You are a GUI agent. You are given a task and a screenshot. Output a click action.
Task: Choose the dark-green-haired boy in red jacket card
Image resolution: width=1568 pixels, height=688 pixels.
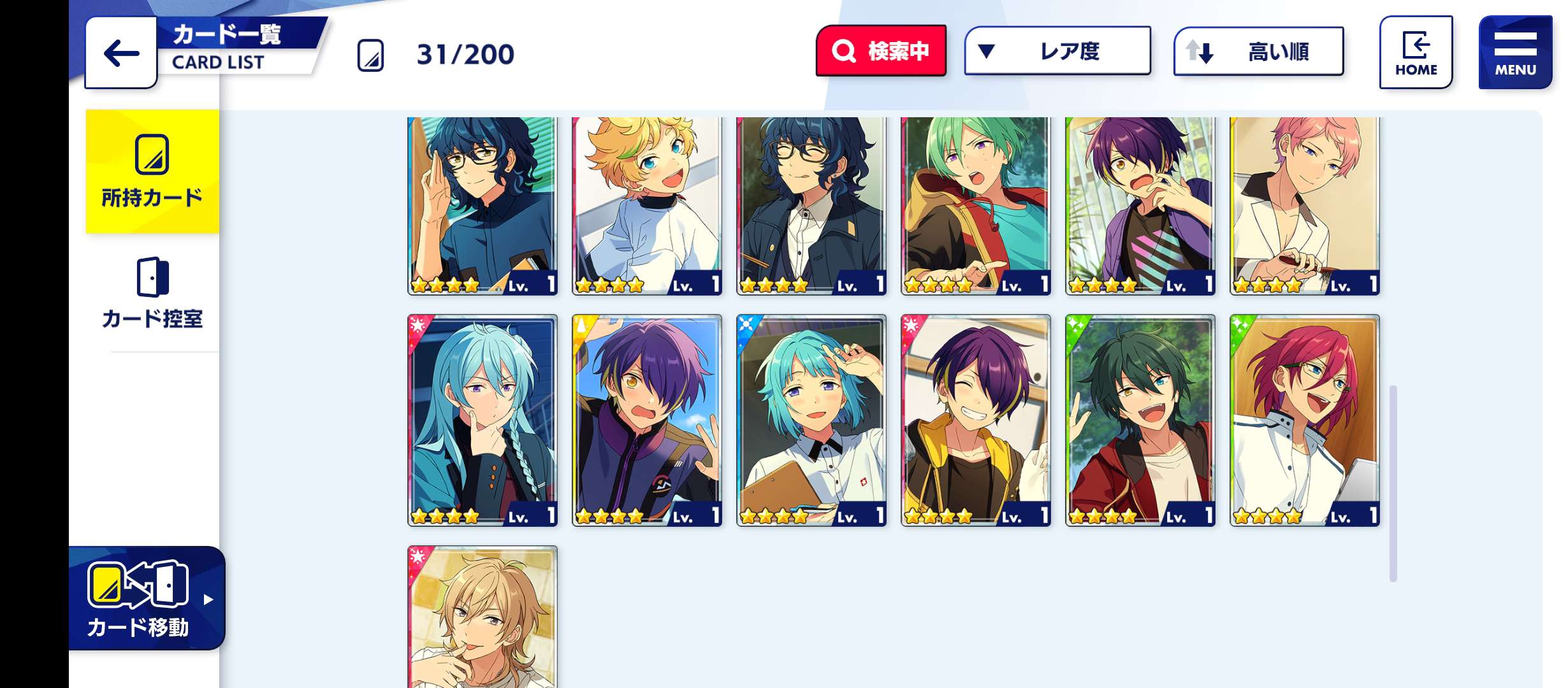coord(1140,420)
